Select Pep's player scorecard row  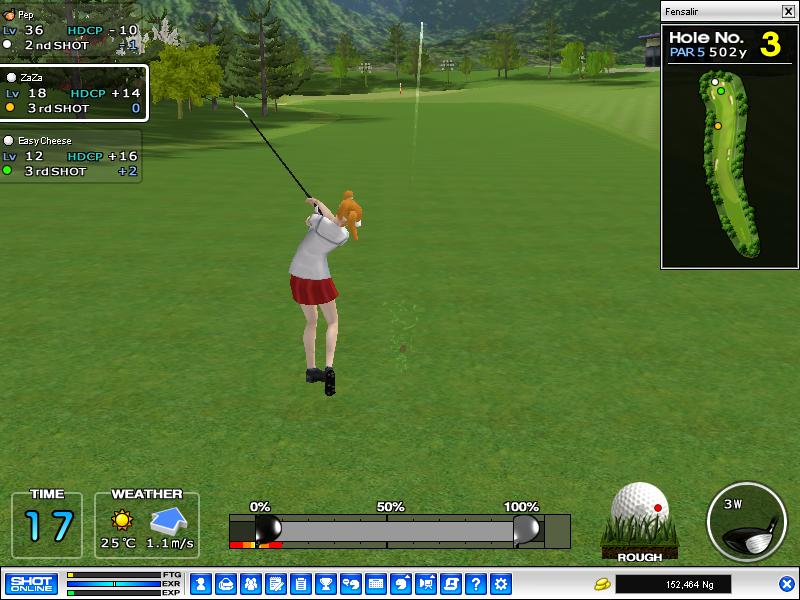70,31
